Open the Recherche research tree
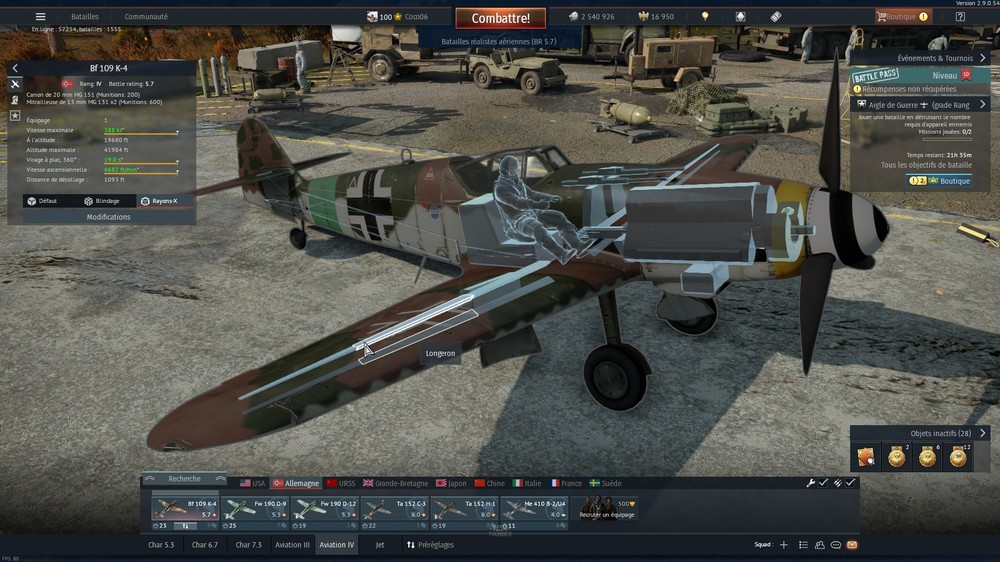1000x562 pixels. click(184, 479)
